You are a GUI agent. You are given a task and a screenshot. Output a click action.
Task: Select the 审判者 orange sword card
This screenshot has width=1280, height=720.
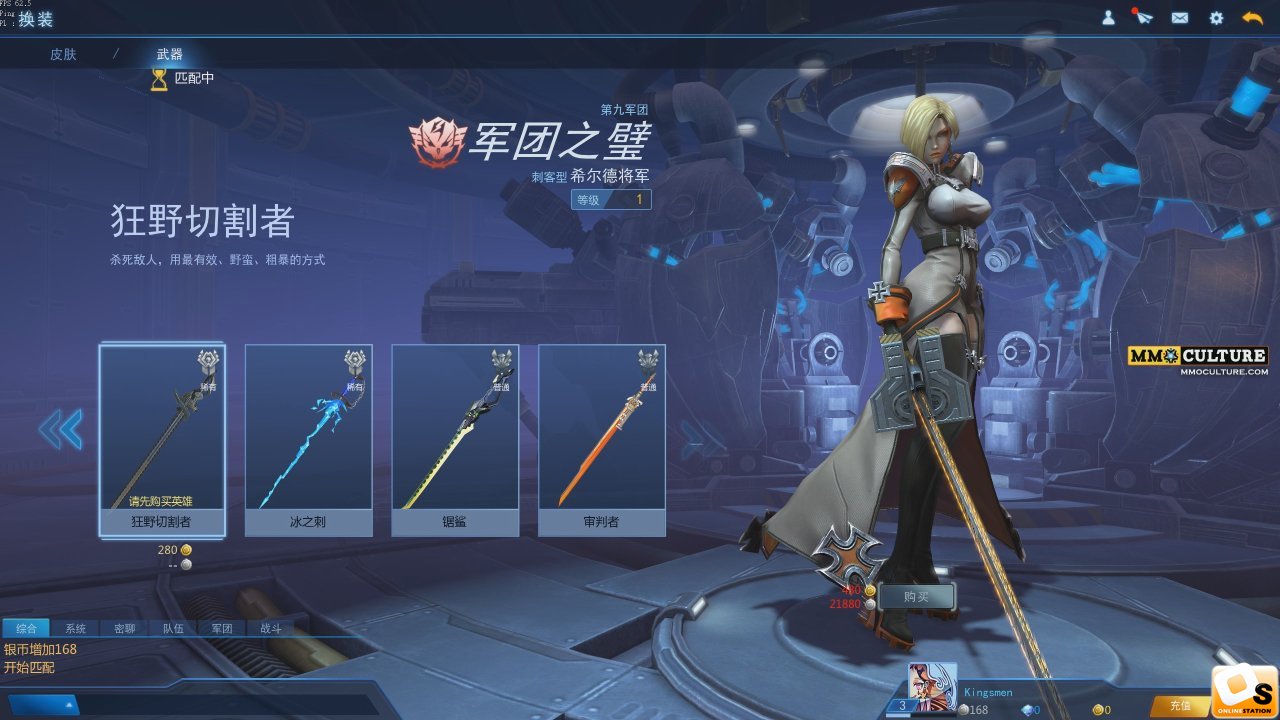click(602, 440)
